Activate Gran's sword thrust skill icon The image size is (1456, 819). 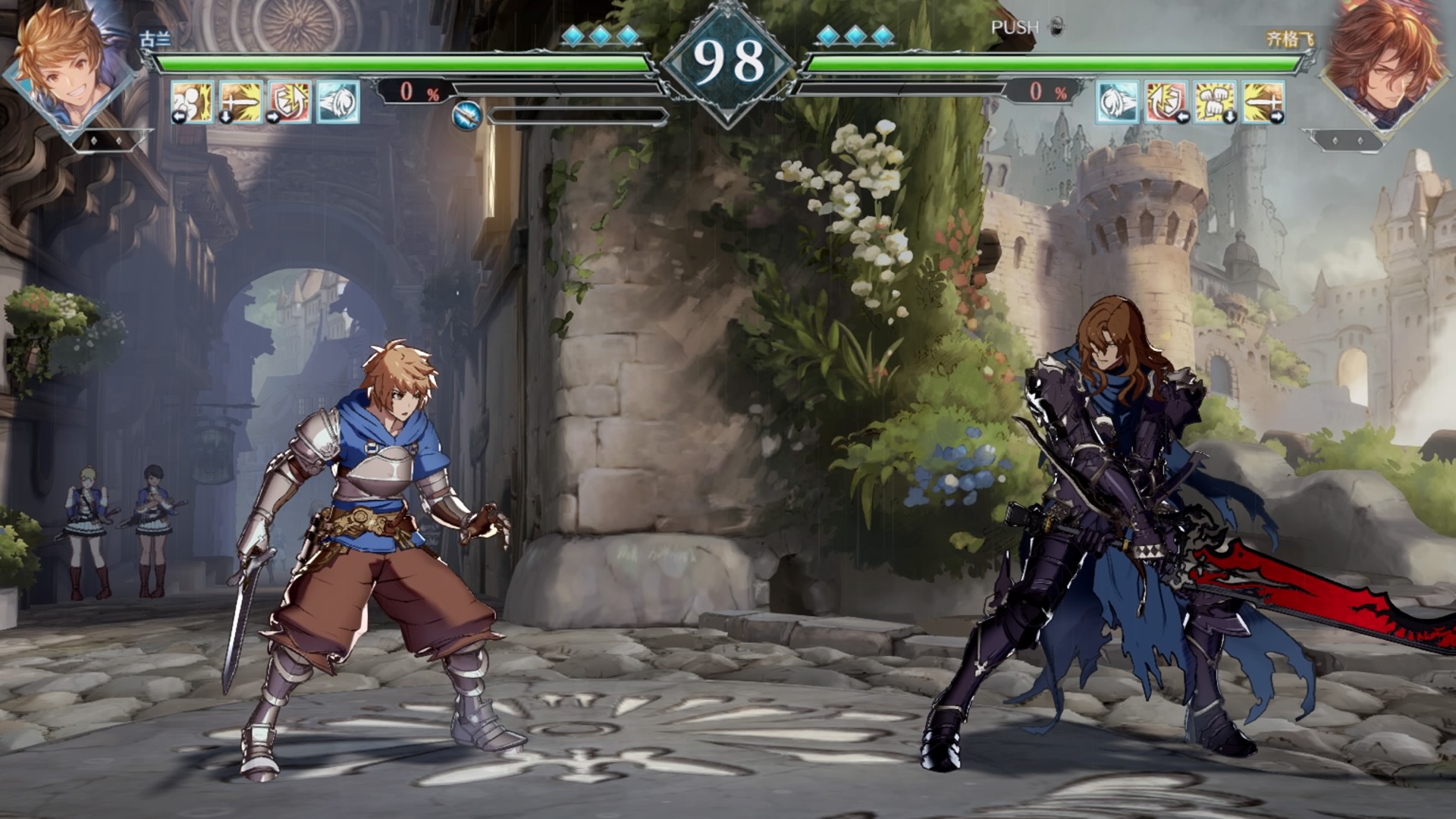tap(240, 102)
